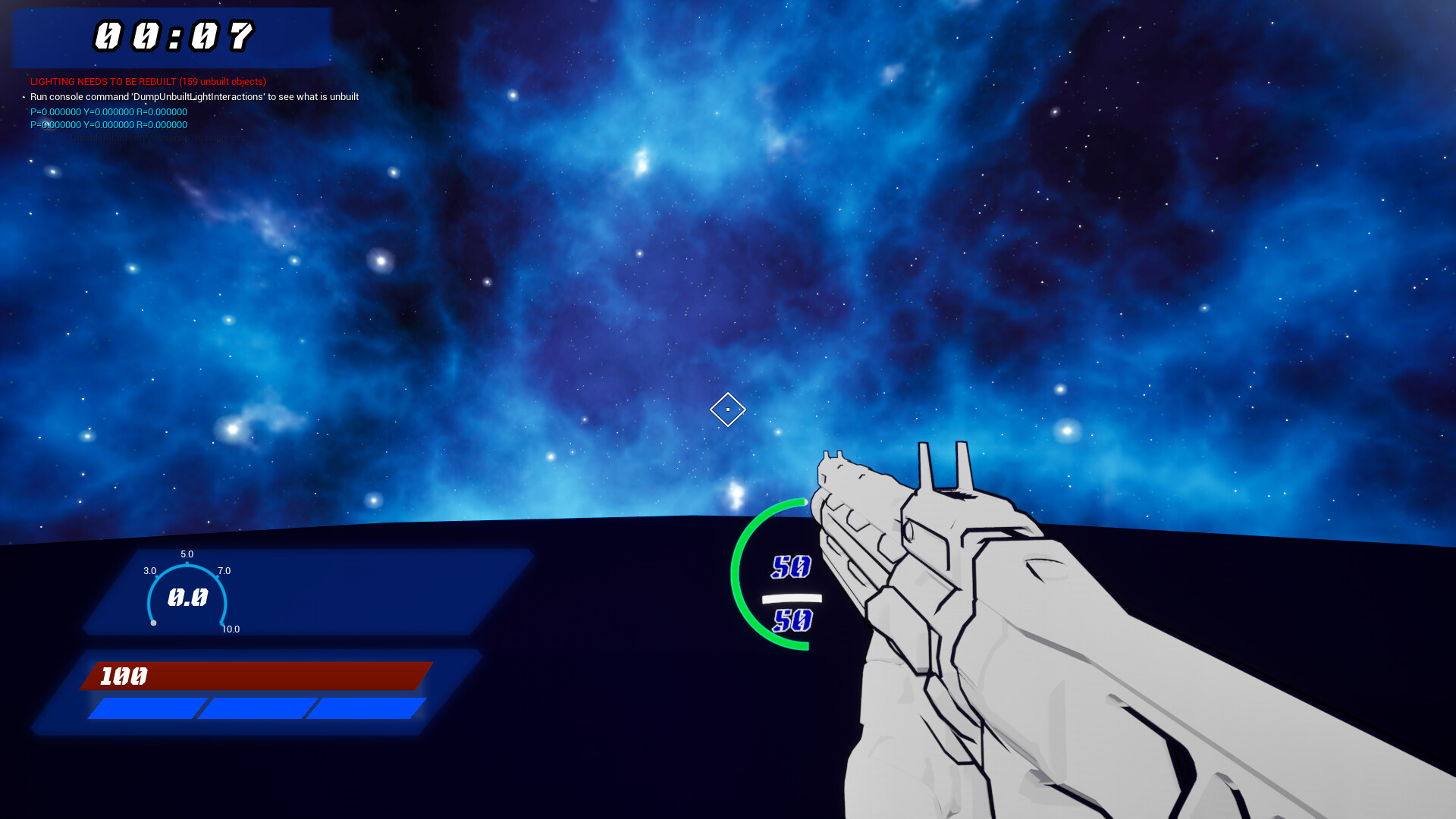Click the 100 health label

[123, 676]
